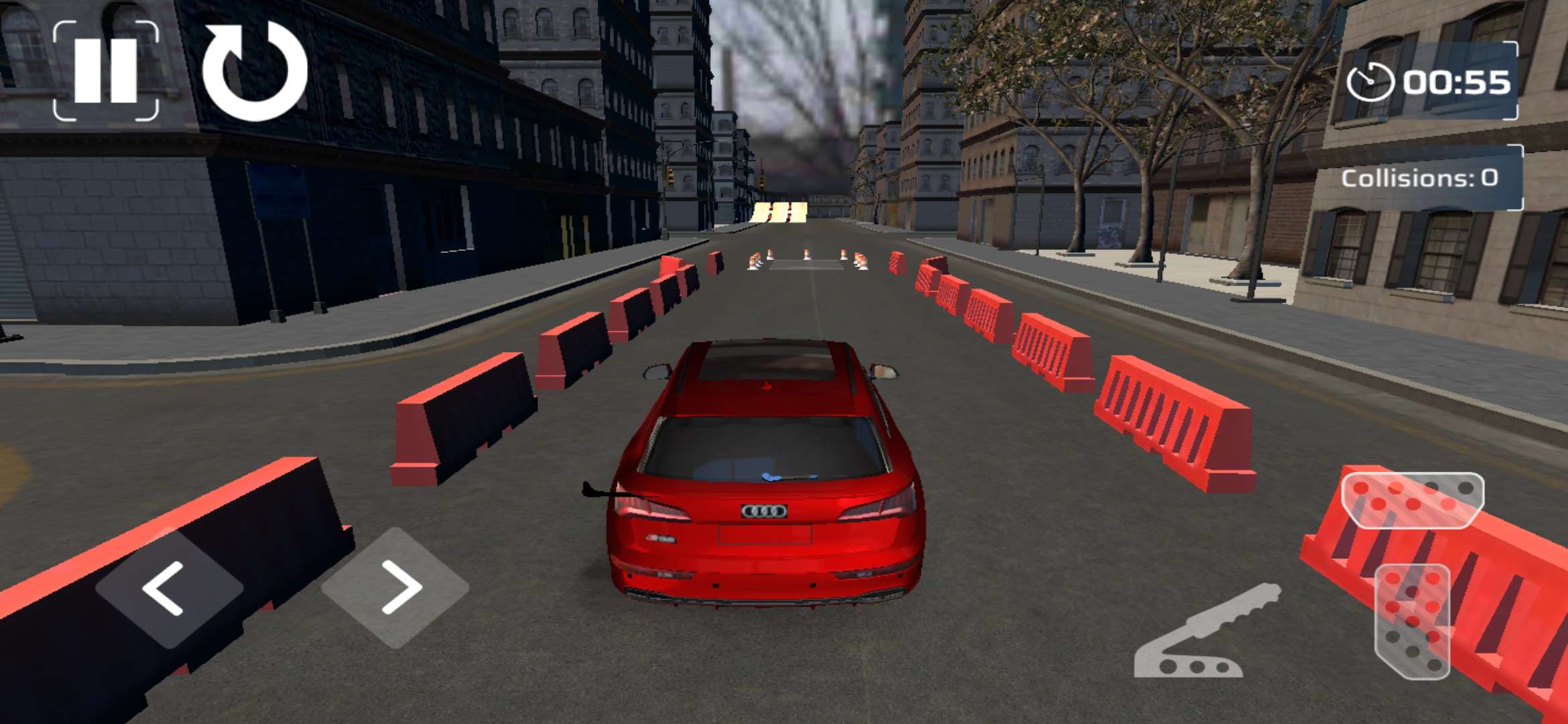Tap the wide brake pedal
Viewport: 1568px width, 724px height.
1413,500
